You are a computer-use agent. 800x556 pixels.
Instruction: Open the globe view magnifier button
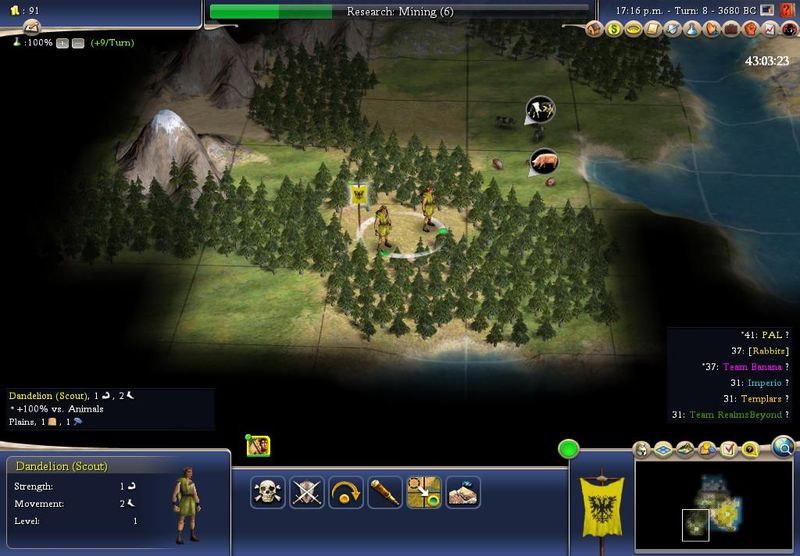click(x=782, y=447)
